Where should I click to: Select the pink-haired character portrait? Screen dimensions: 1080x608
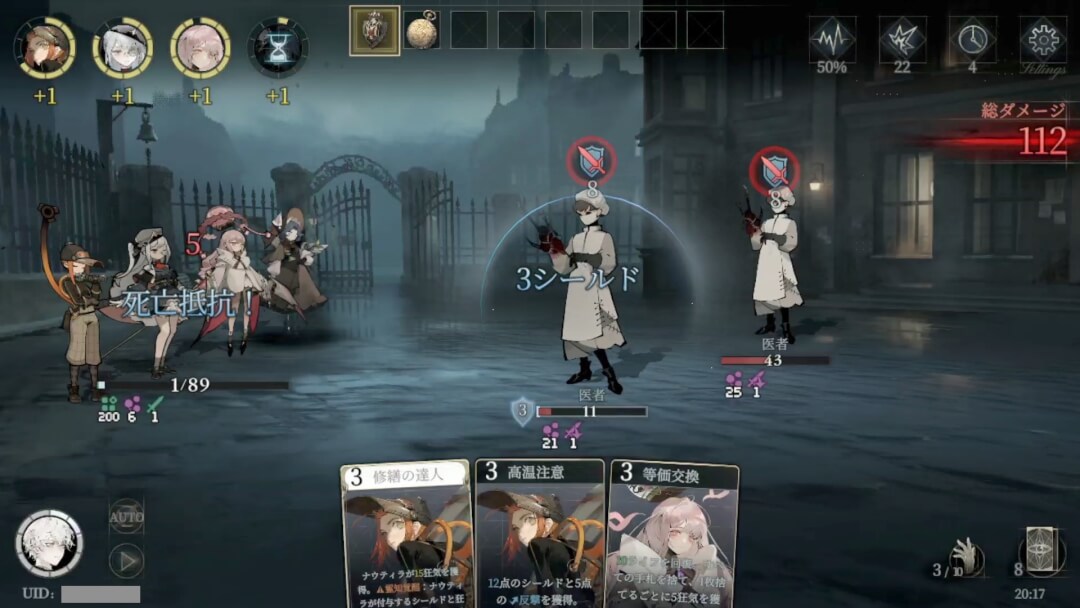pyautogui.click(x=200, y=47)
